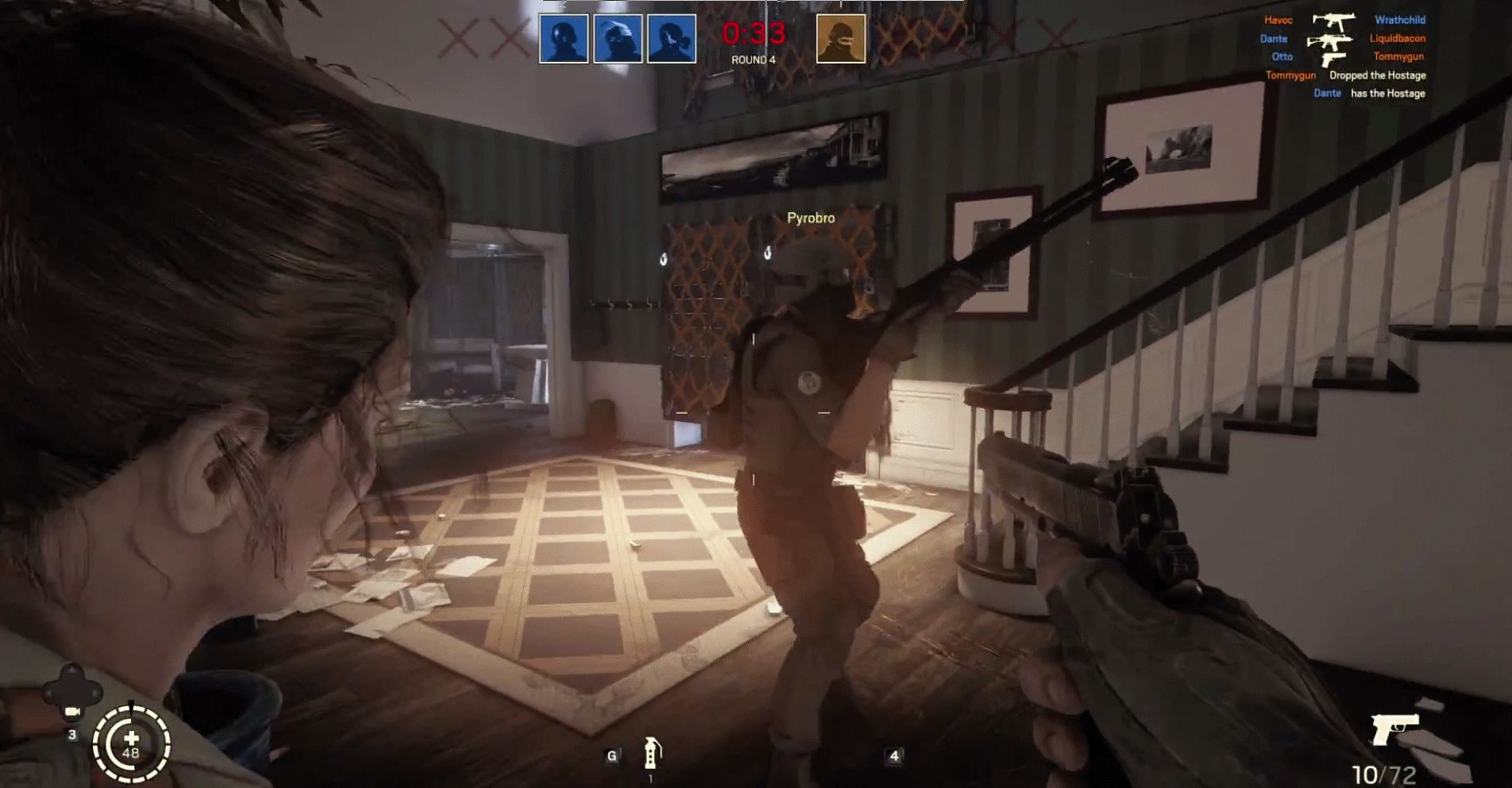
Task: Click the drone camera icon near health gauge
Action: pos(72,712)
